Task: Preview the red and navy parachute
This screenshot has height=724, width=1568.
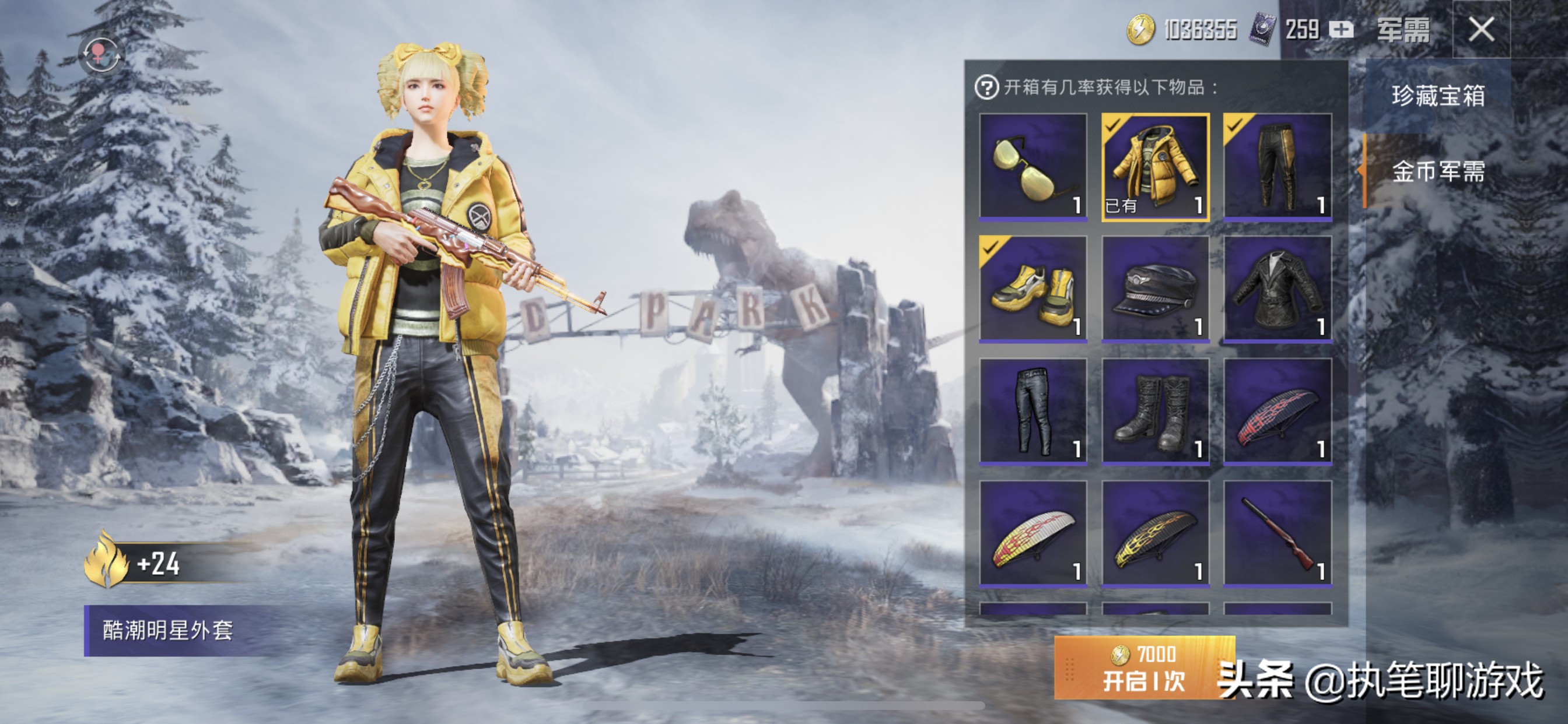Action: tap(1277, 410)
